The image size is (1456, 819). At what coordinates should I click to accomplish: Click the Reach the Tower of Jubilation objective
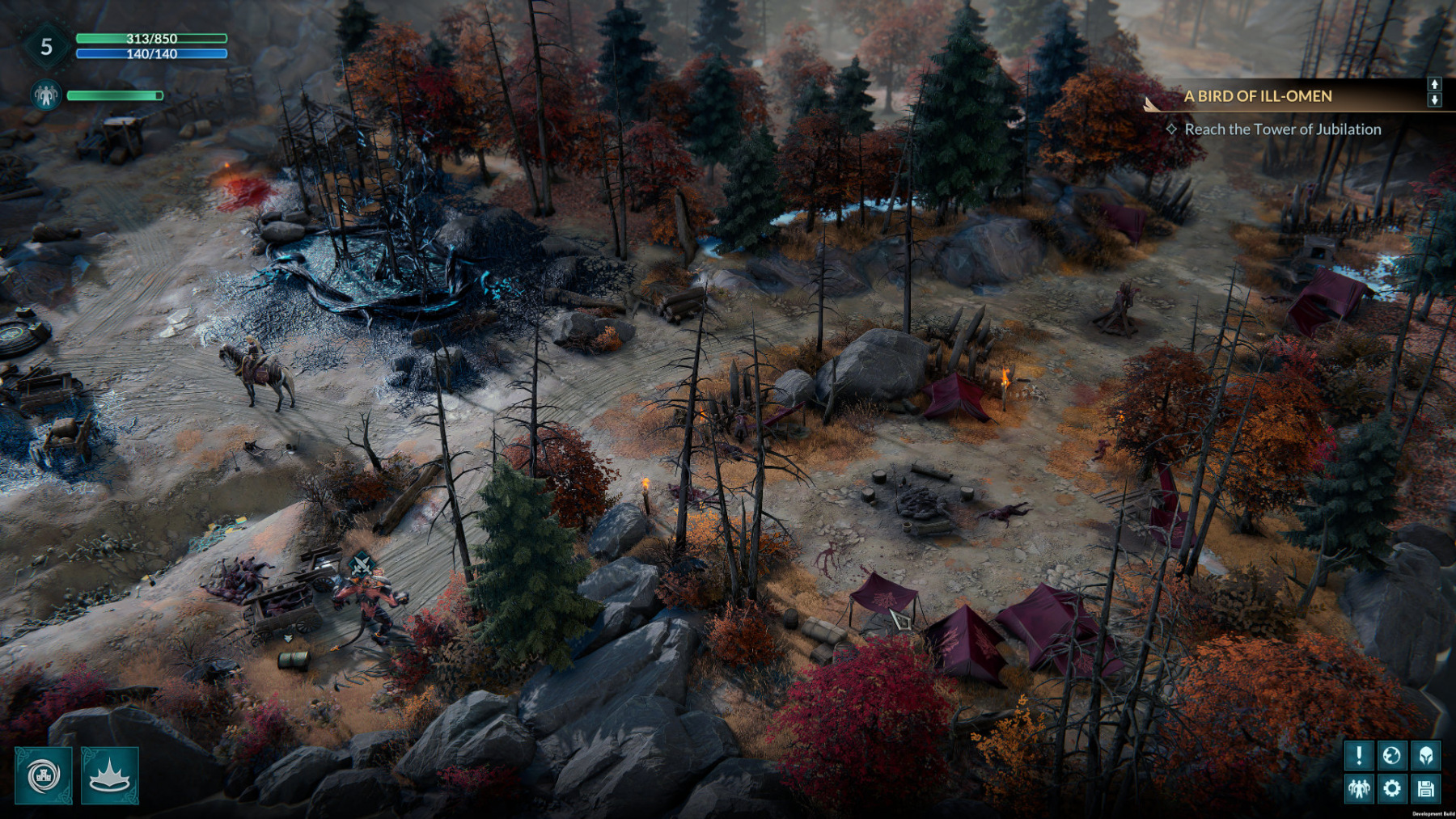(1282, 129)
